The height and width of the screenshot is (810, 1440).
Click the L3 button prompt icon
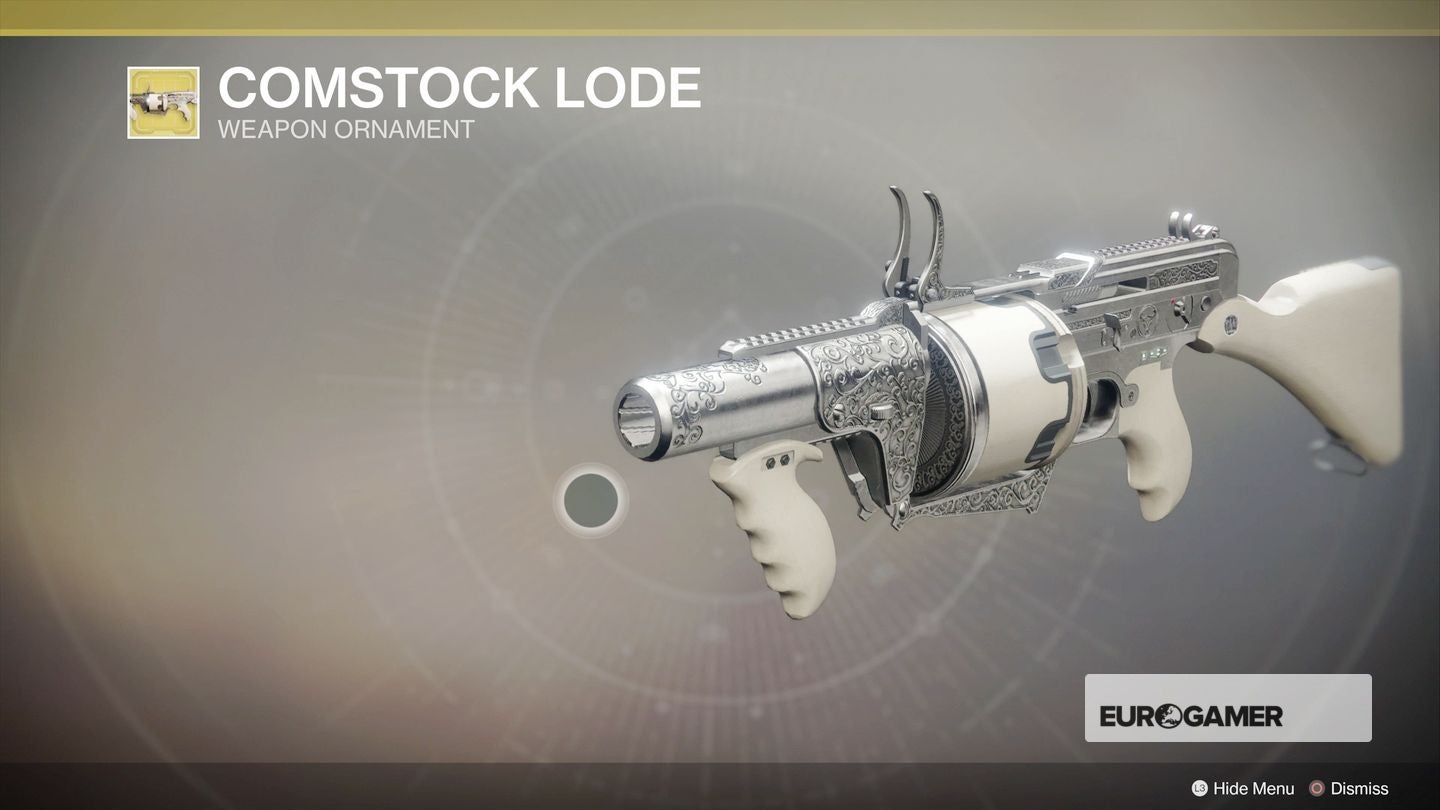coord(1199,788)
